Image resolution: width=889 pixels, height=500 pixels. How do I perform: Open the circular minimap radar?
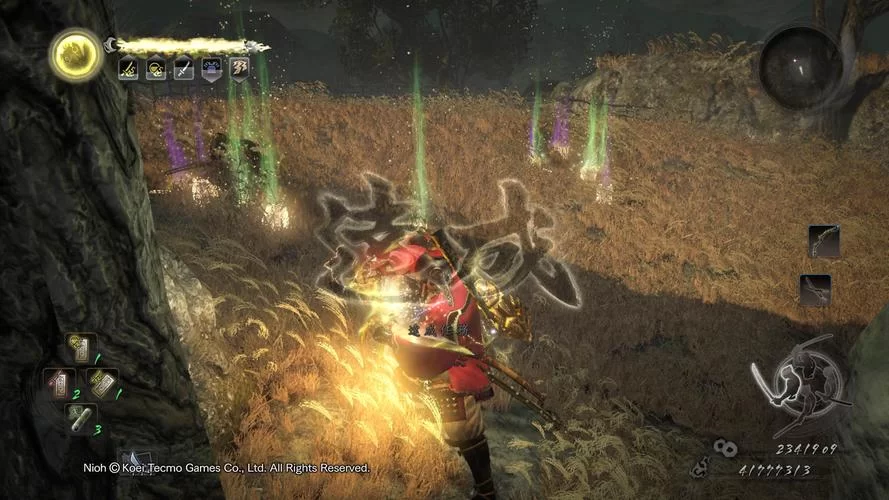800,67
